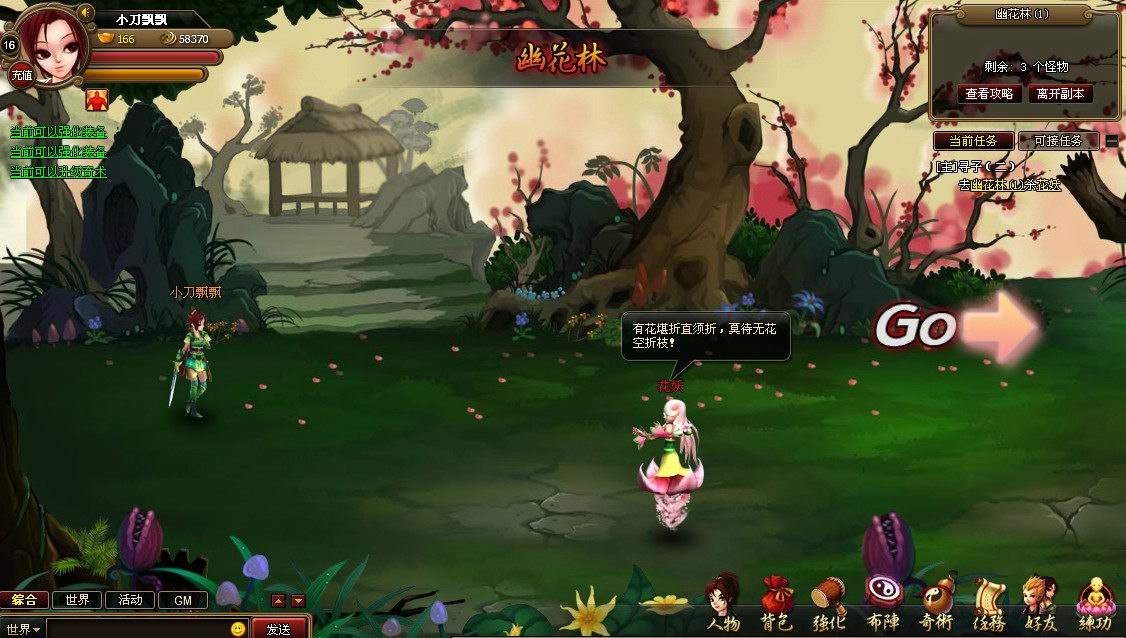Click the chat message input field
The image size is (1126, 638).
coord(136,629)
